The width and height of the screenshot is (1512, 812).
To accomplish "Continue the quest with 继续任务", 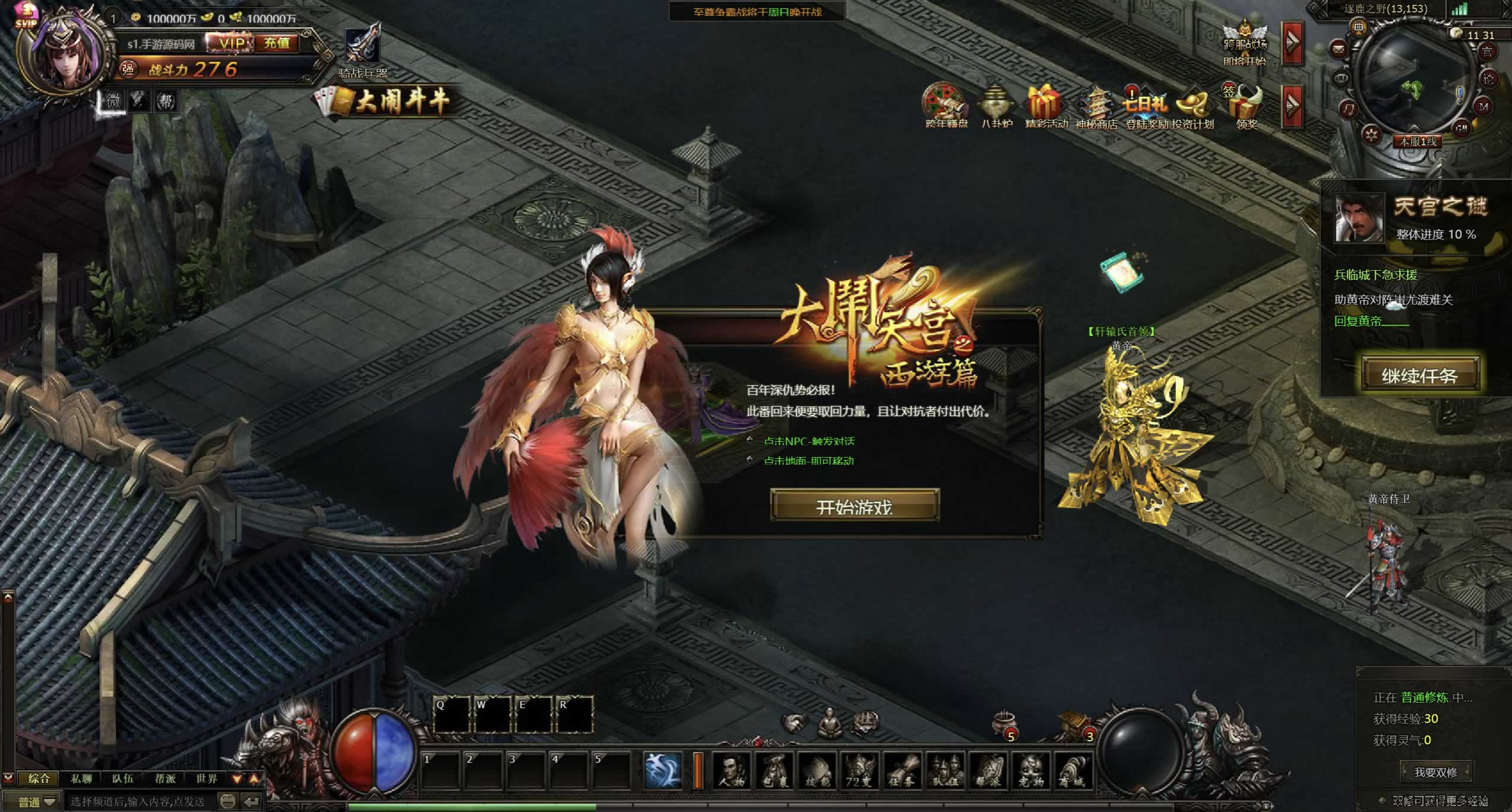I will pyautogui.click(x=1419, y=375).
